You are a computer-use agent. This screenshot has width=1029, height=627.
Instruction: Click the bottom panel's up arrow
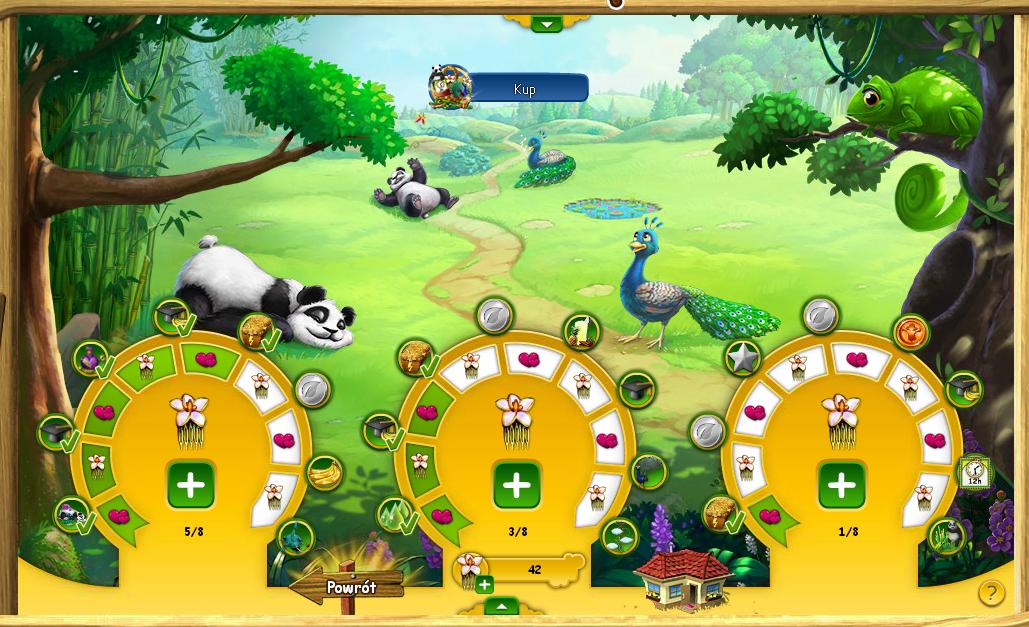(501, 606)
